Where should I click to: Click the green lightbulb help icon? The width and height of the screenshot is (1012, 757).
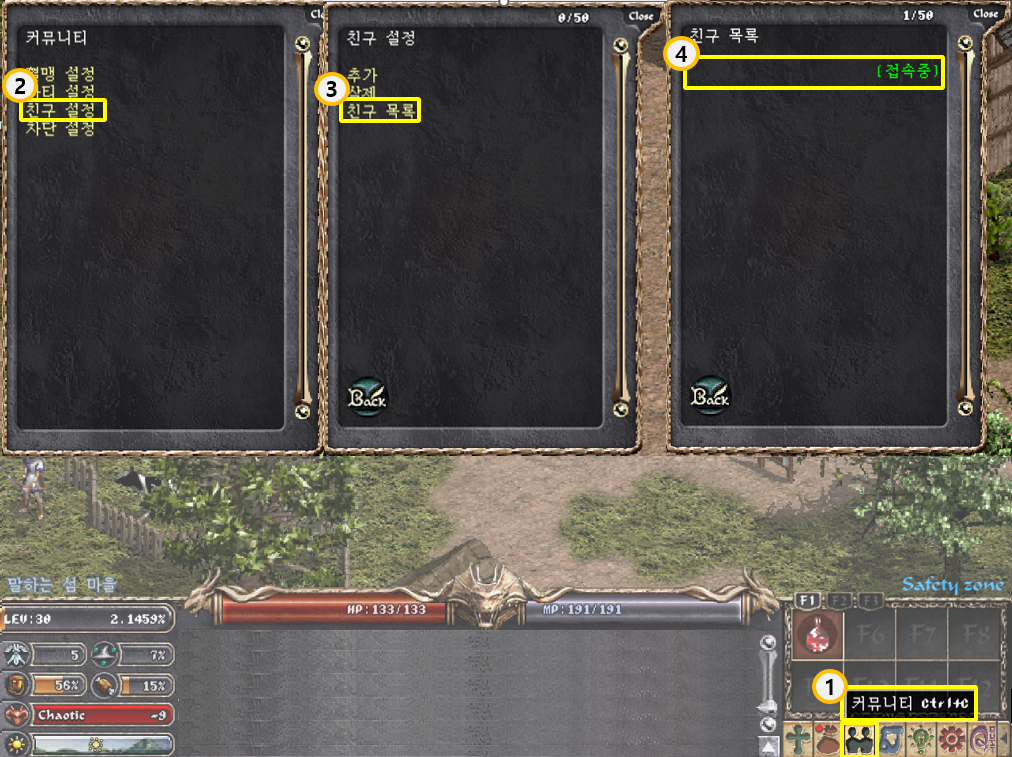pos(920,739)
